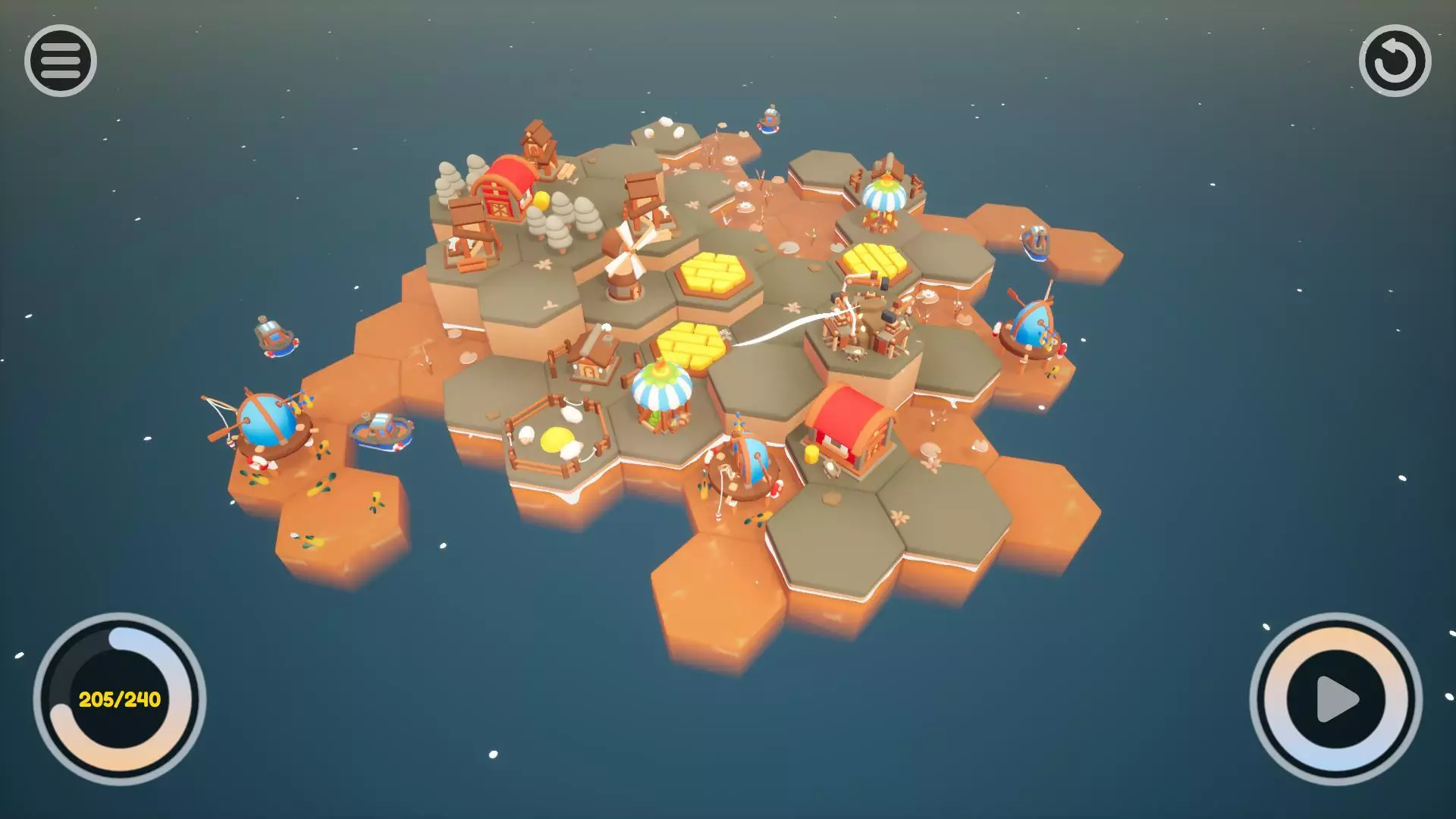Open the hamburger menu
This screenshot has height=819, width=1456.
61,61
